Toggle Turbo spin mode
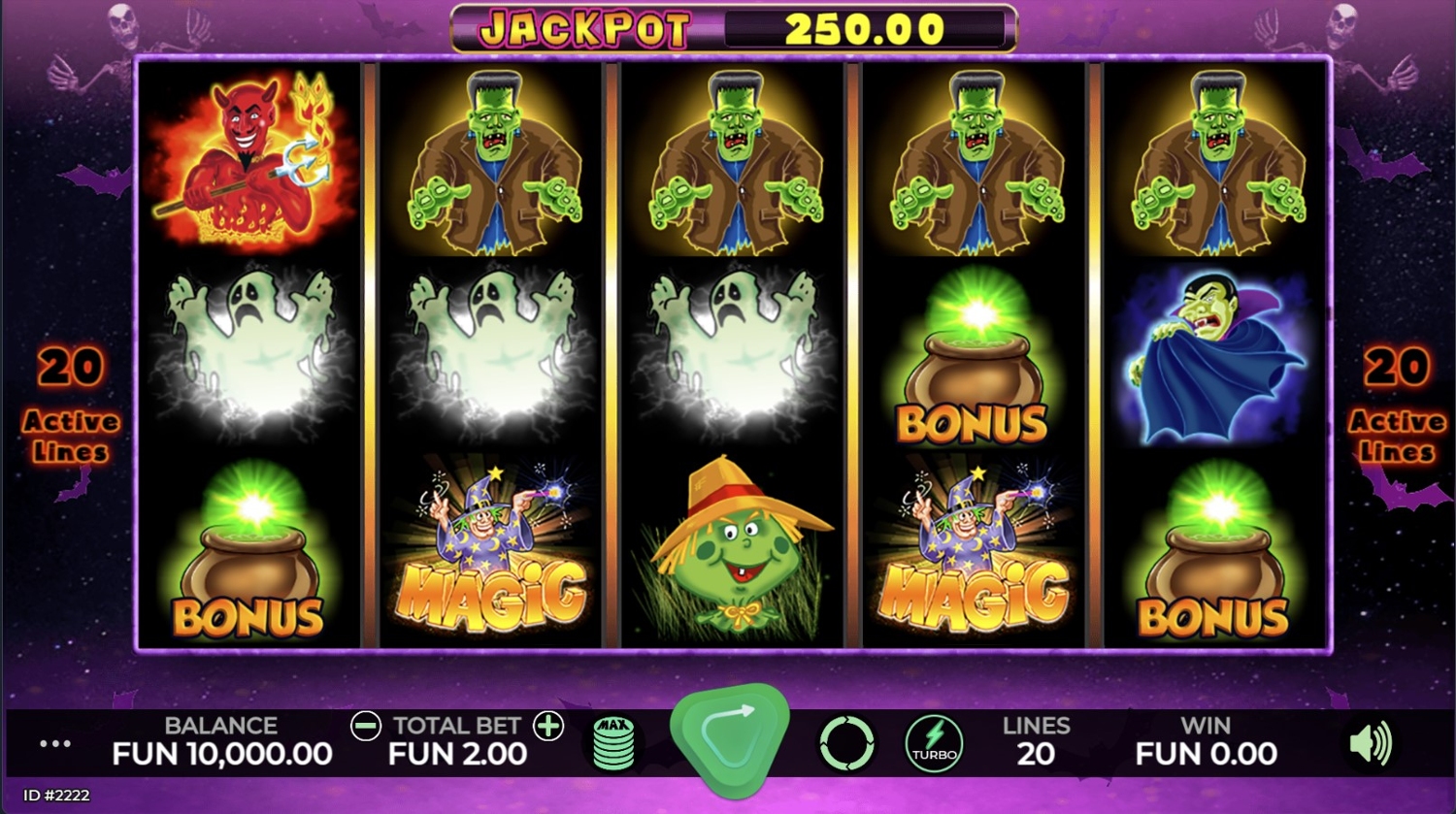 934,744
